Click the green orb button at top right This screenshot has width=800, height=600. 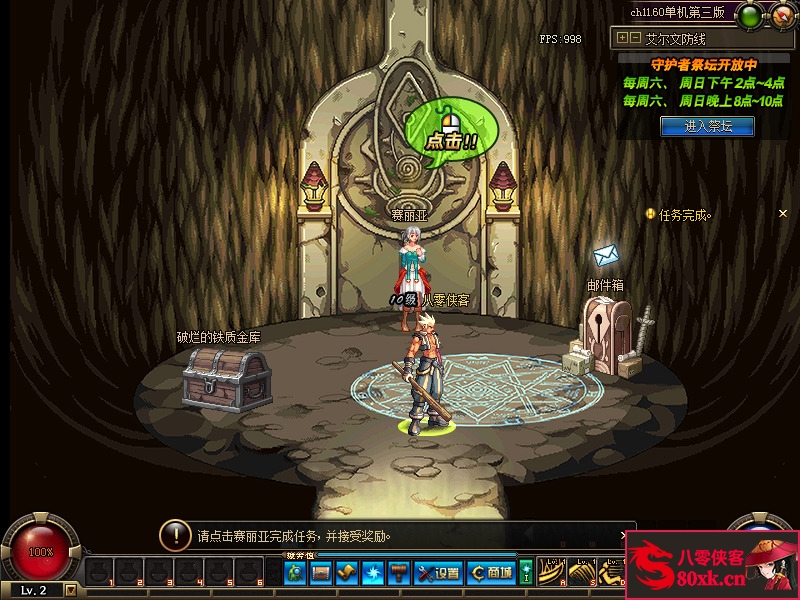[750, 13]
